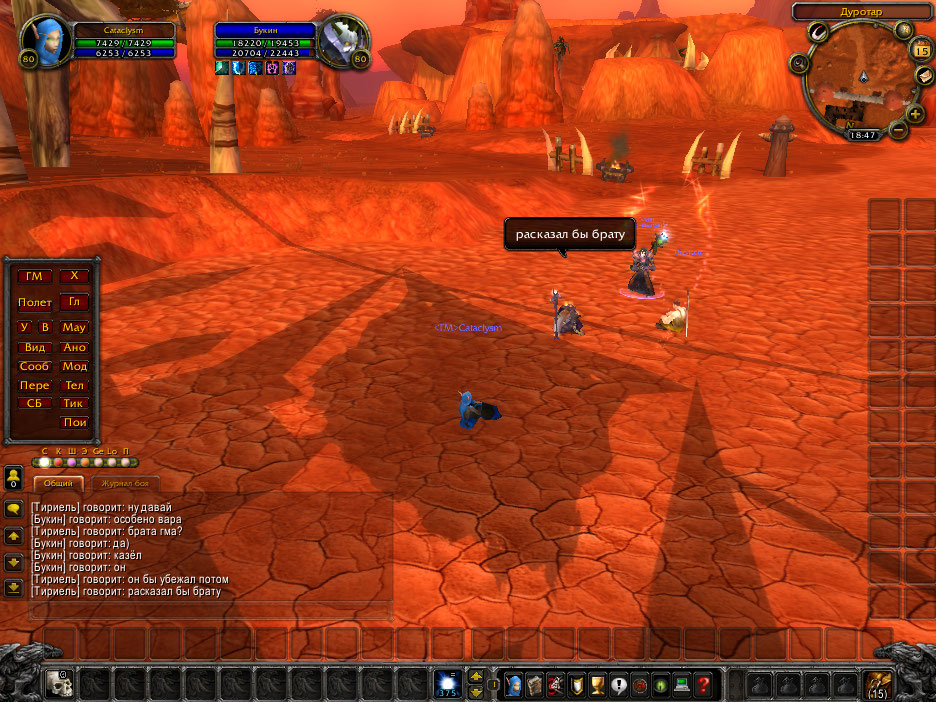Open the calendar icon showing 15
Image resolution: width=936 pixels, height=702 pixels.
[921, 49]
